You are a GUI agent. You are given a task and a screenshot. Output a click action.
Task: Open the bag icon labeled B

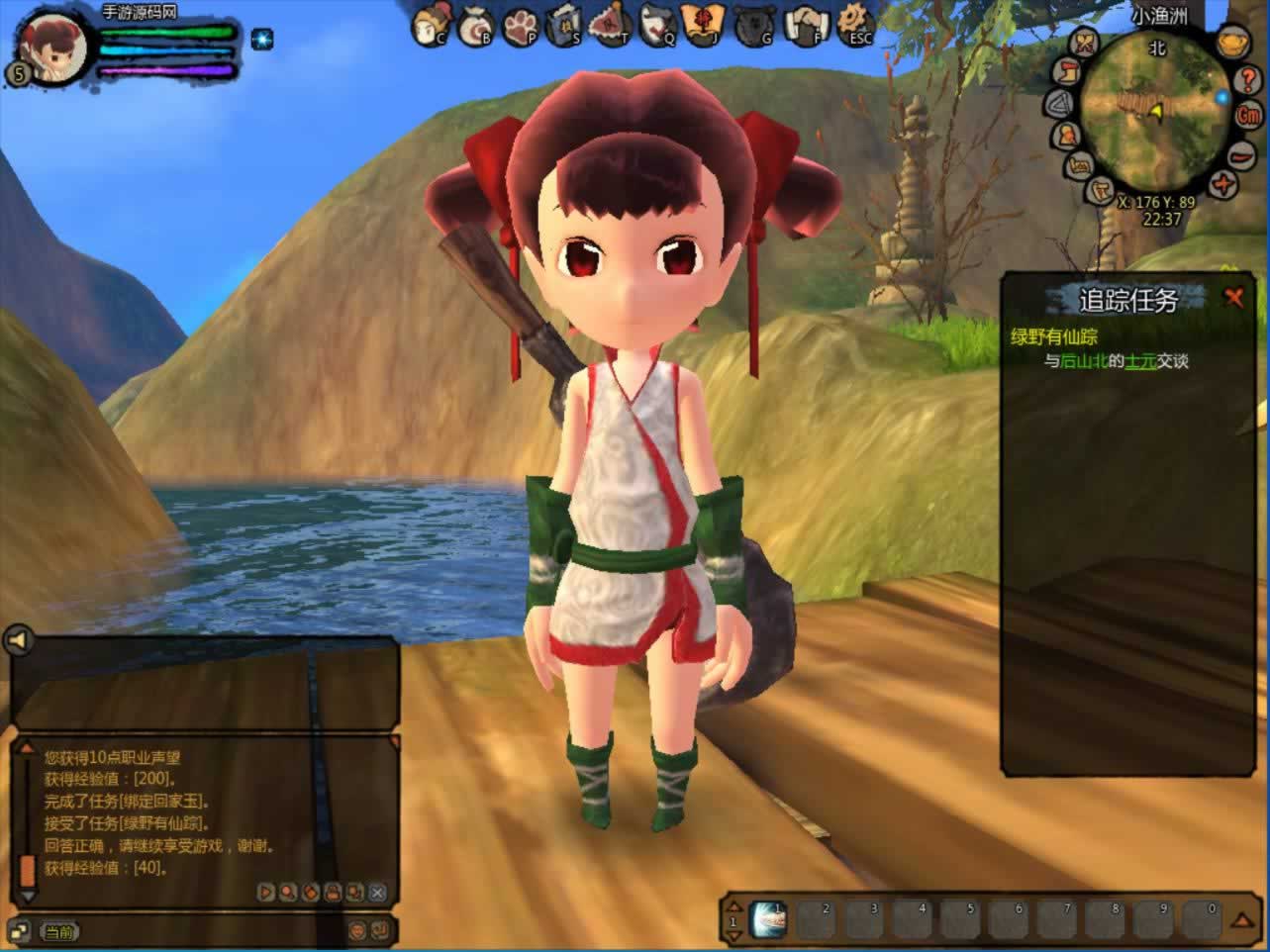tap(476, 25)
